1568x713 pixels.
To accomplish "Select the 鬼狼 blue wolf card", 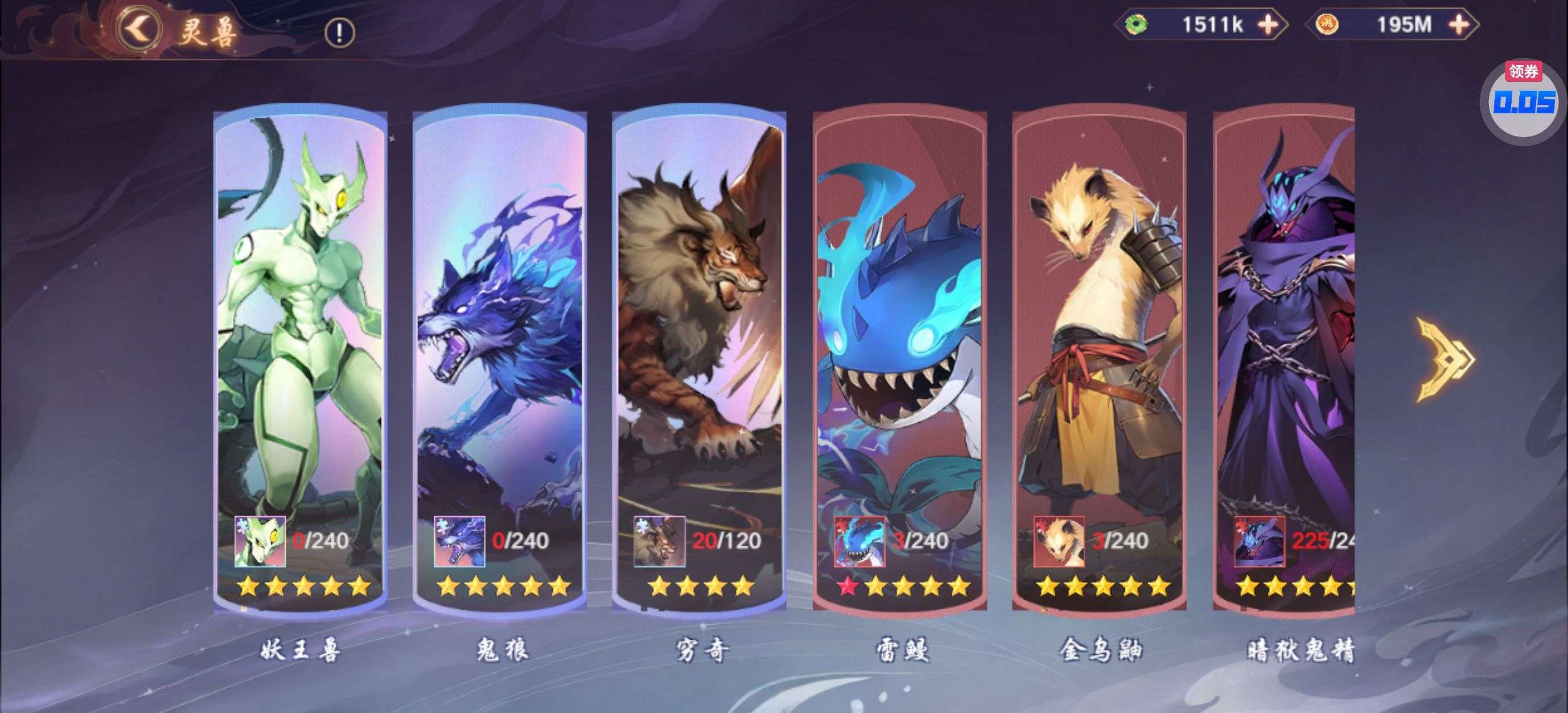I will point(500,359).
